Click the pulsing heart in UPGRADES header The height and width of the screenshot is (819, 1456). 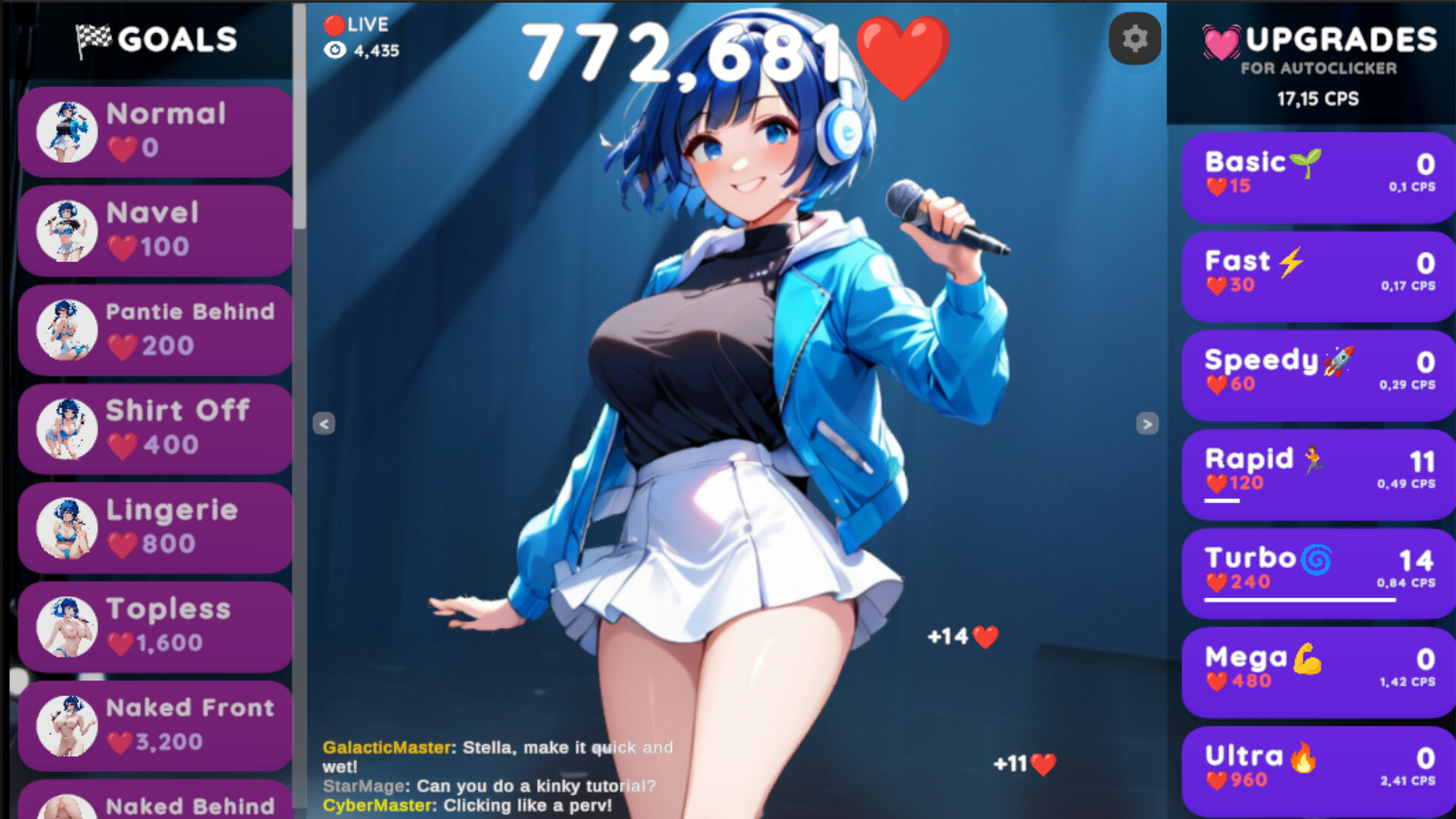[x=1219, y=42]
